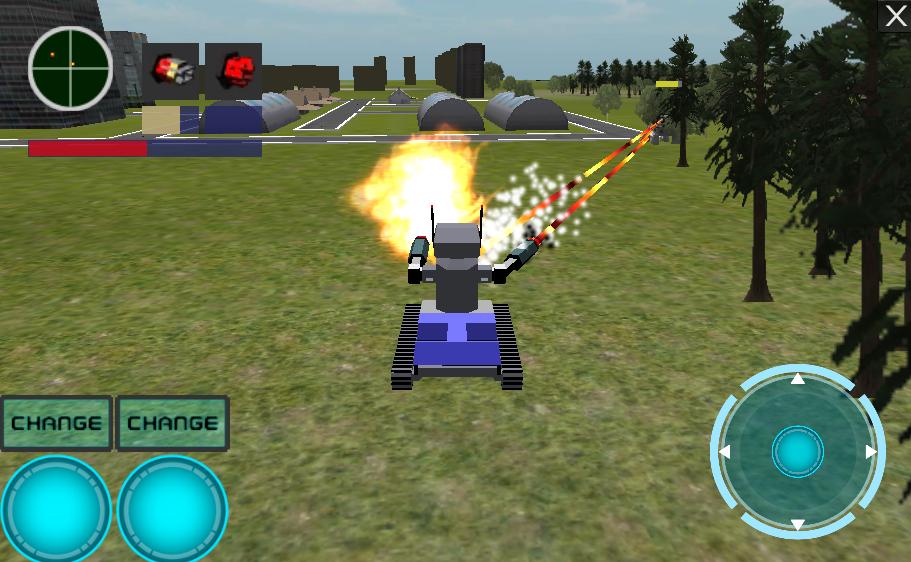911x562 pixels.
Task: Tap the green radar minimap
Action: (70, 68)
